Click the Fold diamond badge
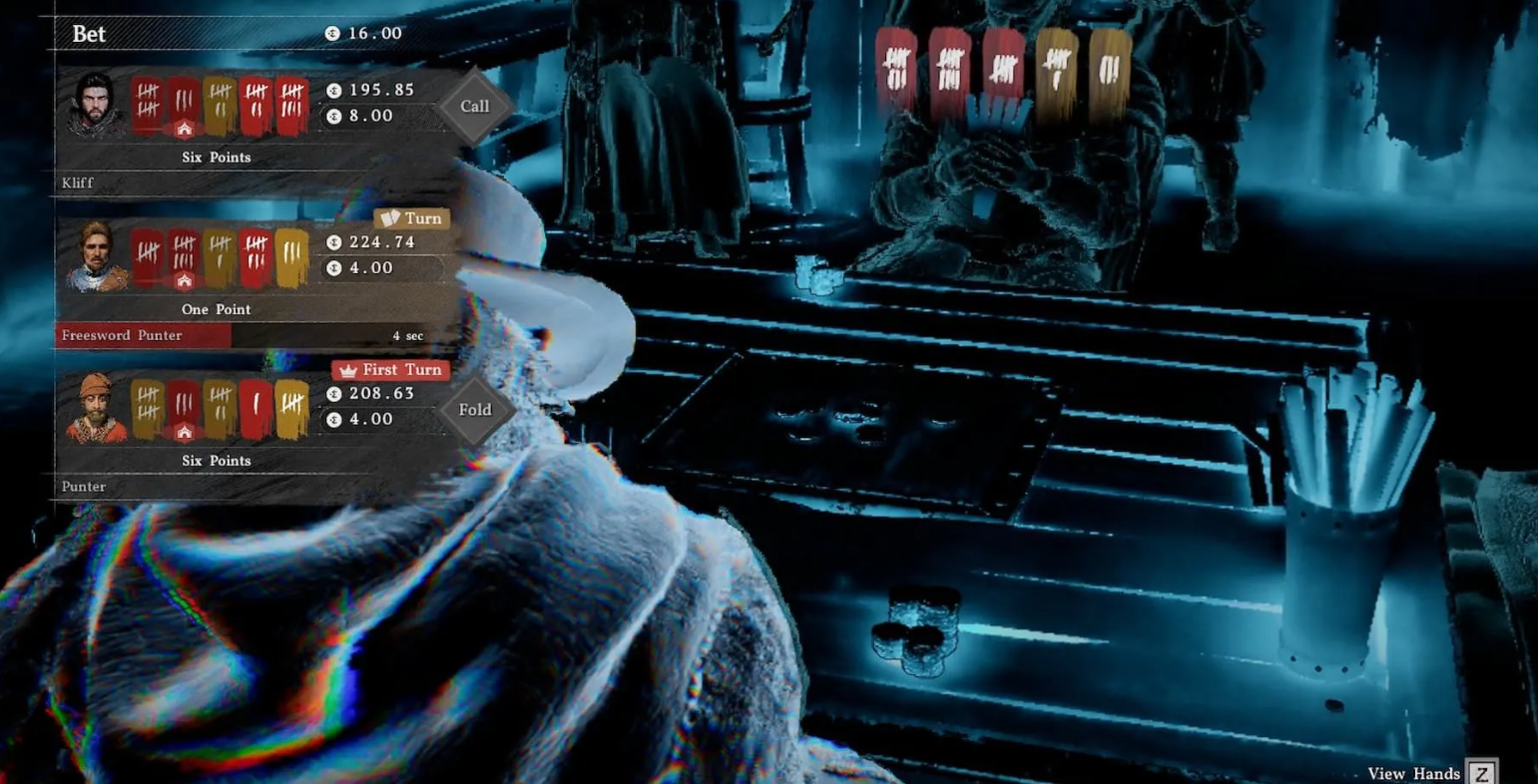Viewport: 1538px width, 784px height. (475, 409)
